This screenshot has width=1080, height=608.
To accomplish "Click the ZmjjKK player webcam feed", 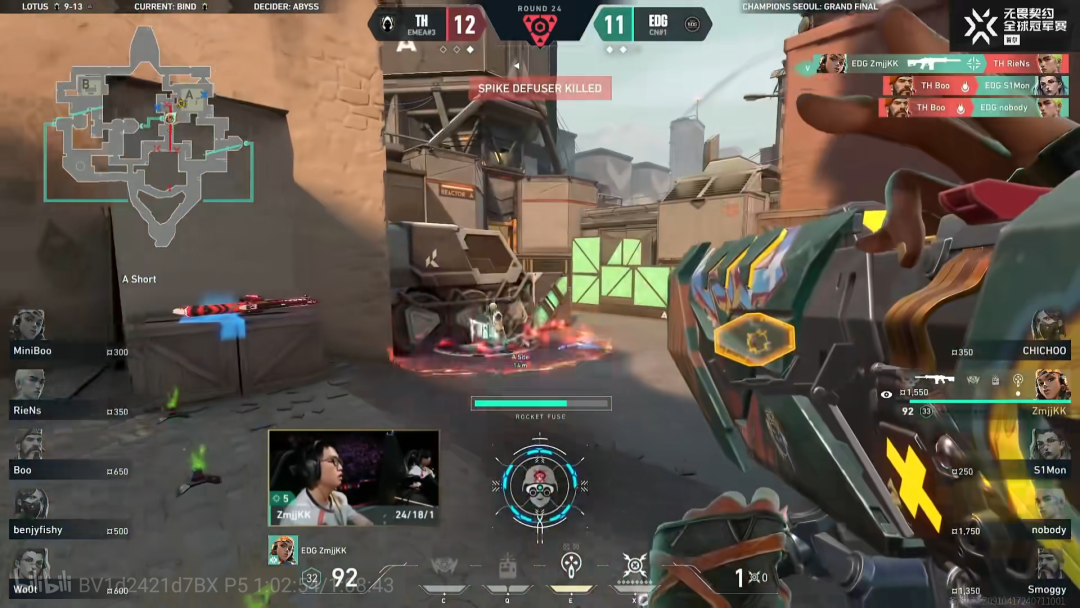I will coord(353,477).
